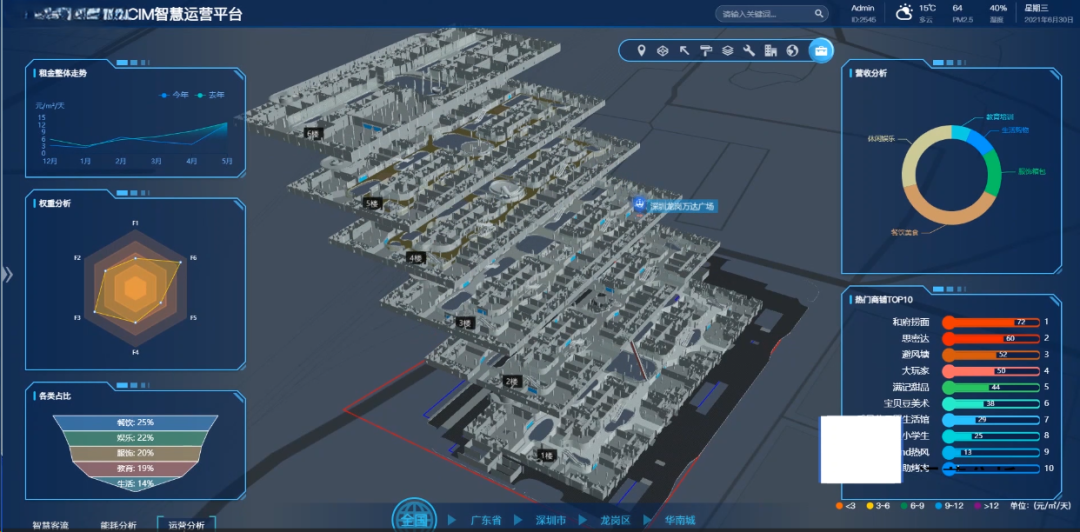Select the paint roller tool
The width and height of the screenshot is (1080, 532).
tap(706, 50)
